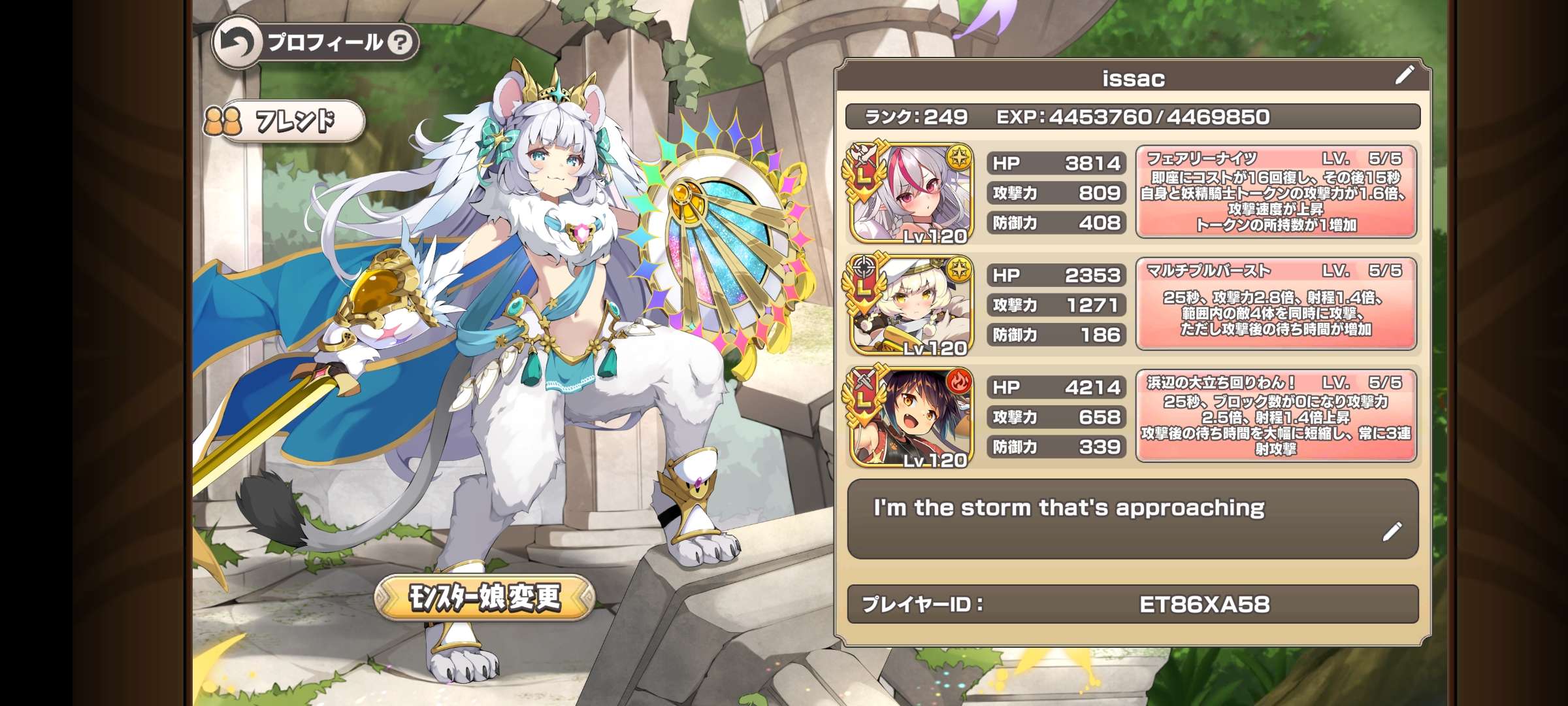The width and height of the screenshot is (1568, 706).
Task: View the 浜辺の大立ち回りわん skill description
Action: [1276, 416]
